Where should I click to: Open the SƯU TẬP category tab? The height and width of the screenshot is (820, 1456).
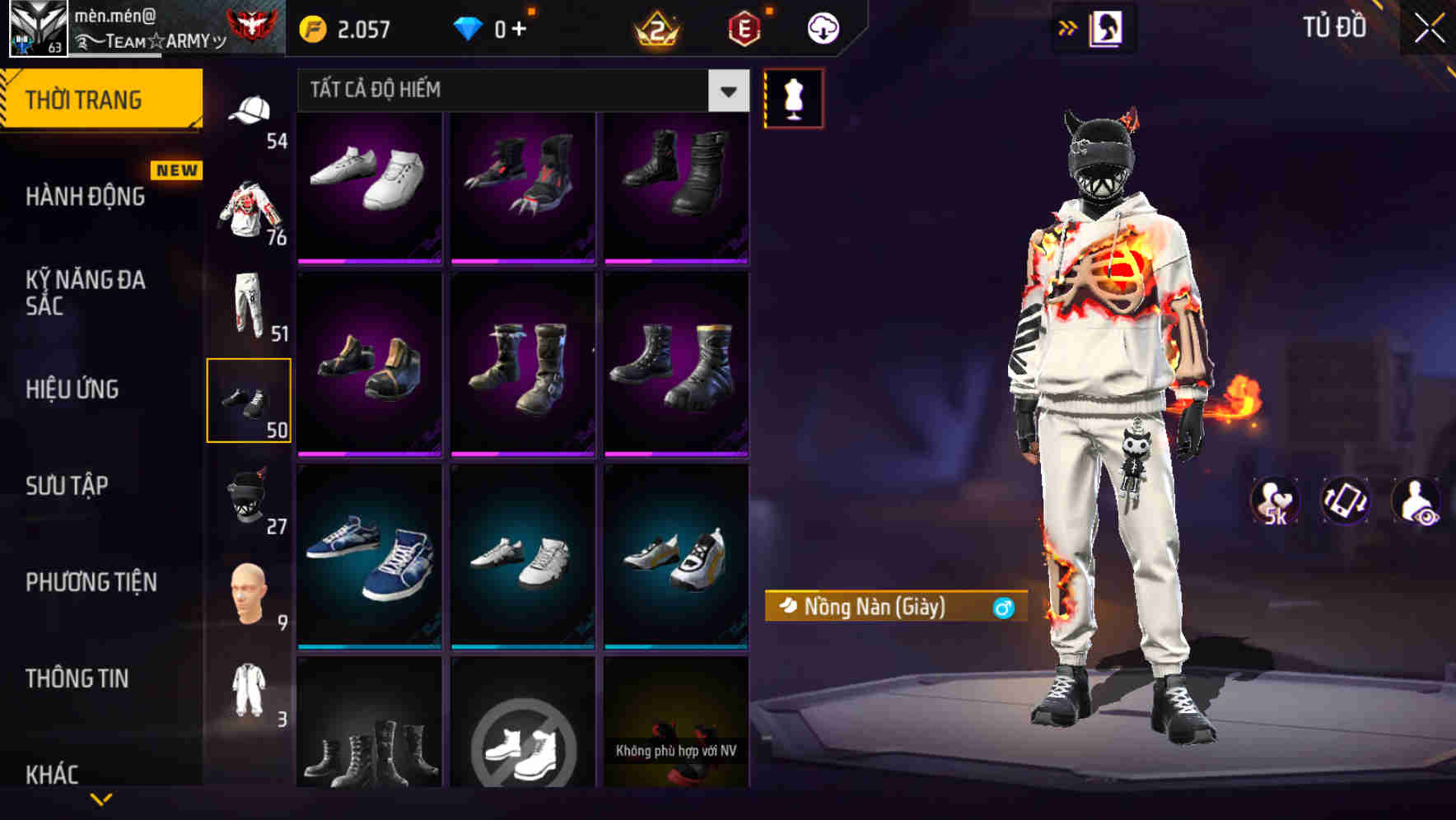coord(66,486)
